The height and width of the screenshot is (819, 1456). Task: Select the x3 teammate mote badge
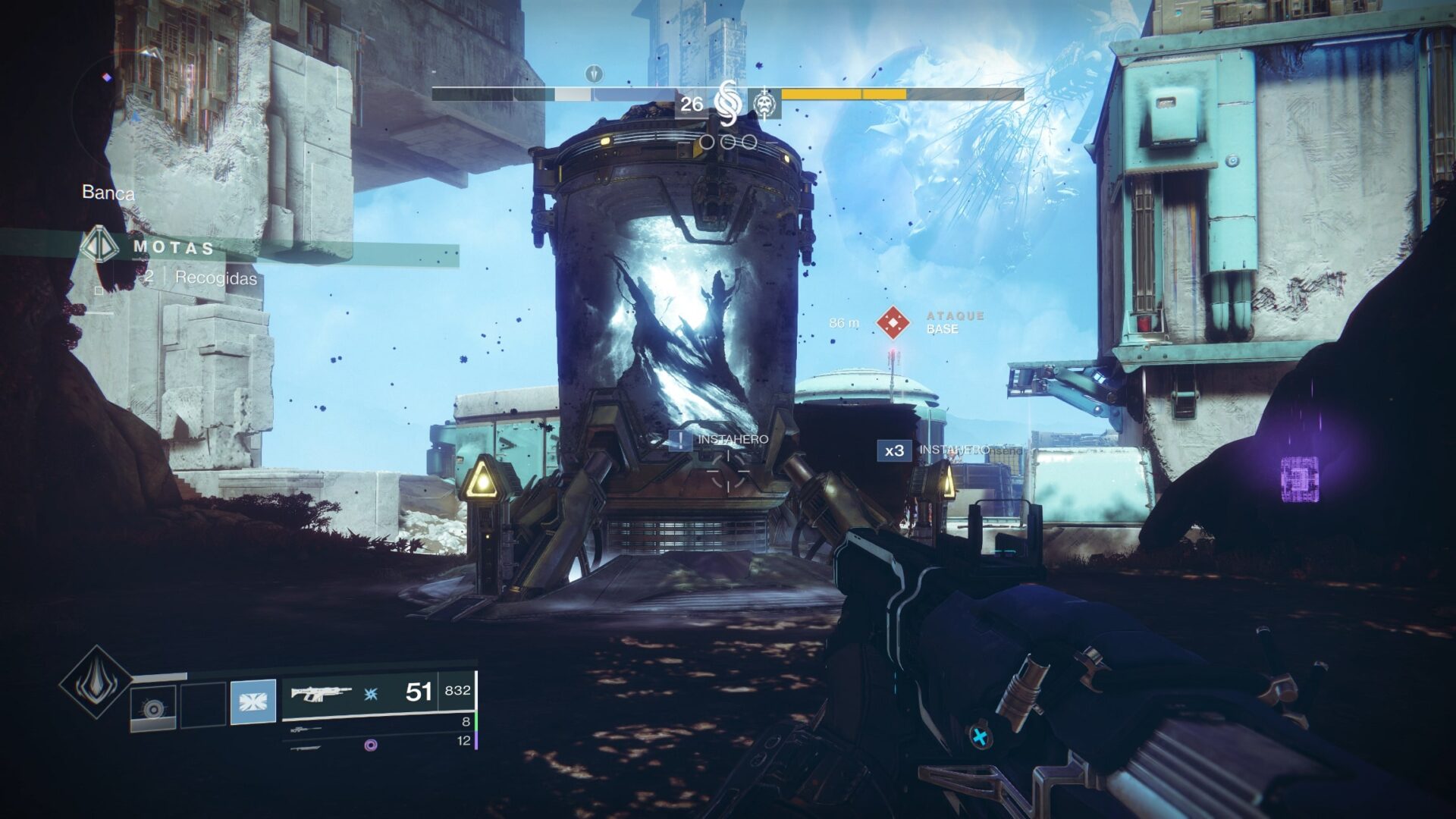pos(894,450)
